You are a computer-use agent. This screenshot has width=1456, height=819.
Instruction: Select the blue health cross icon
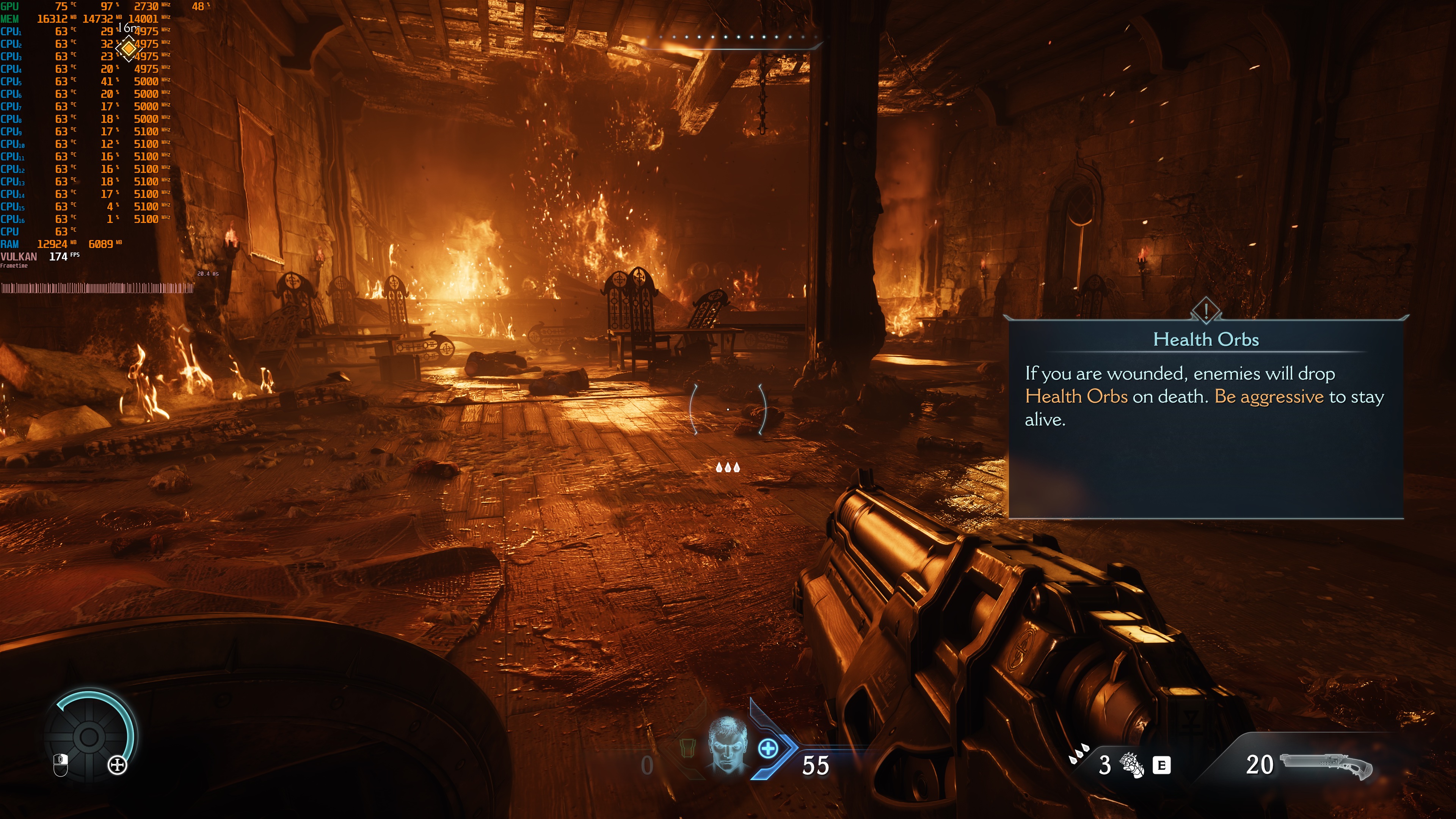click(x=767, y=749)
